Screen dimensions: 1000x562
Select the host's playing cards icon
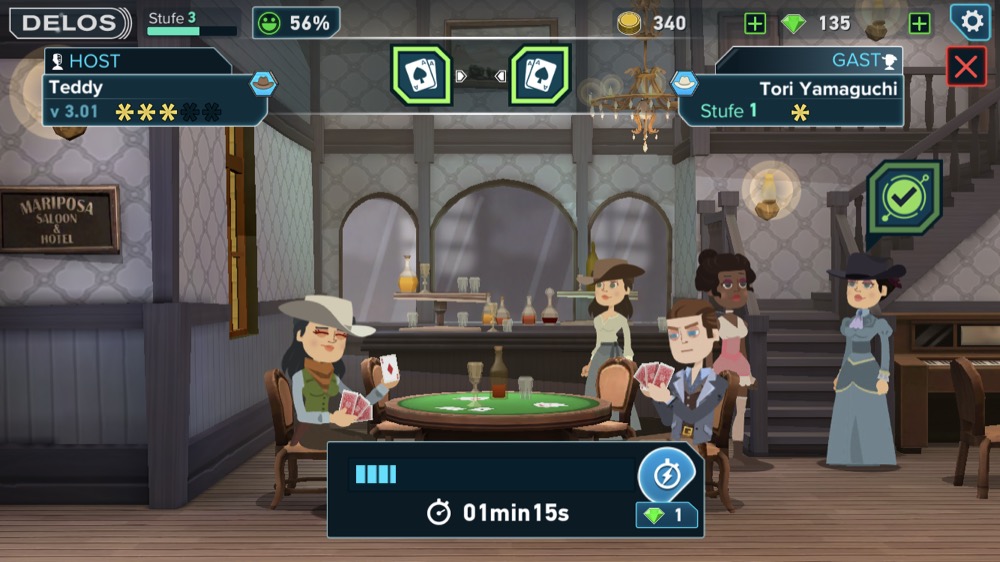point(421,75)
